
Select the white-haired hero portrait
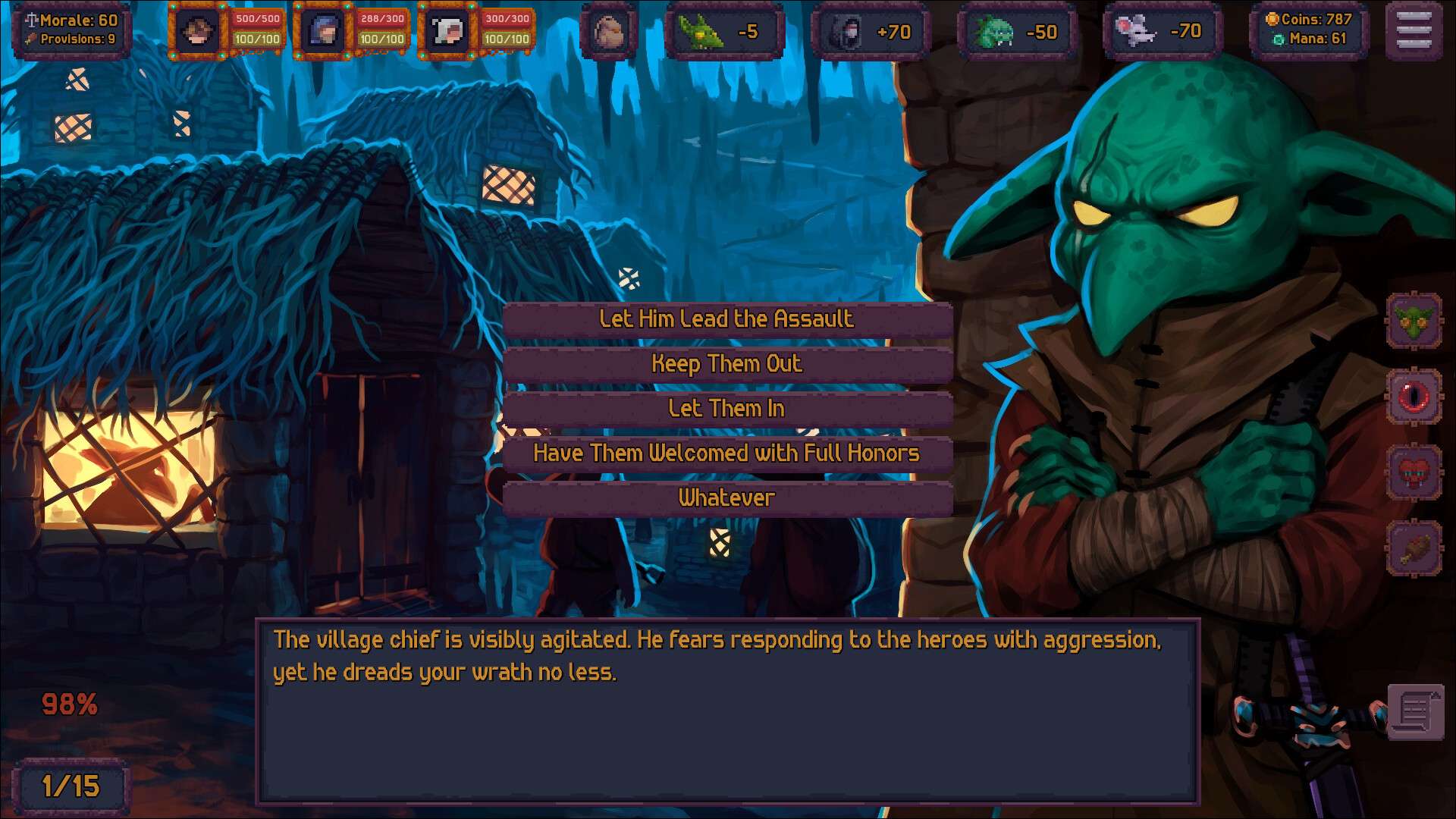447,32
